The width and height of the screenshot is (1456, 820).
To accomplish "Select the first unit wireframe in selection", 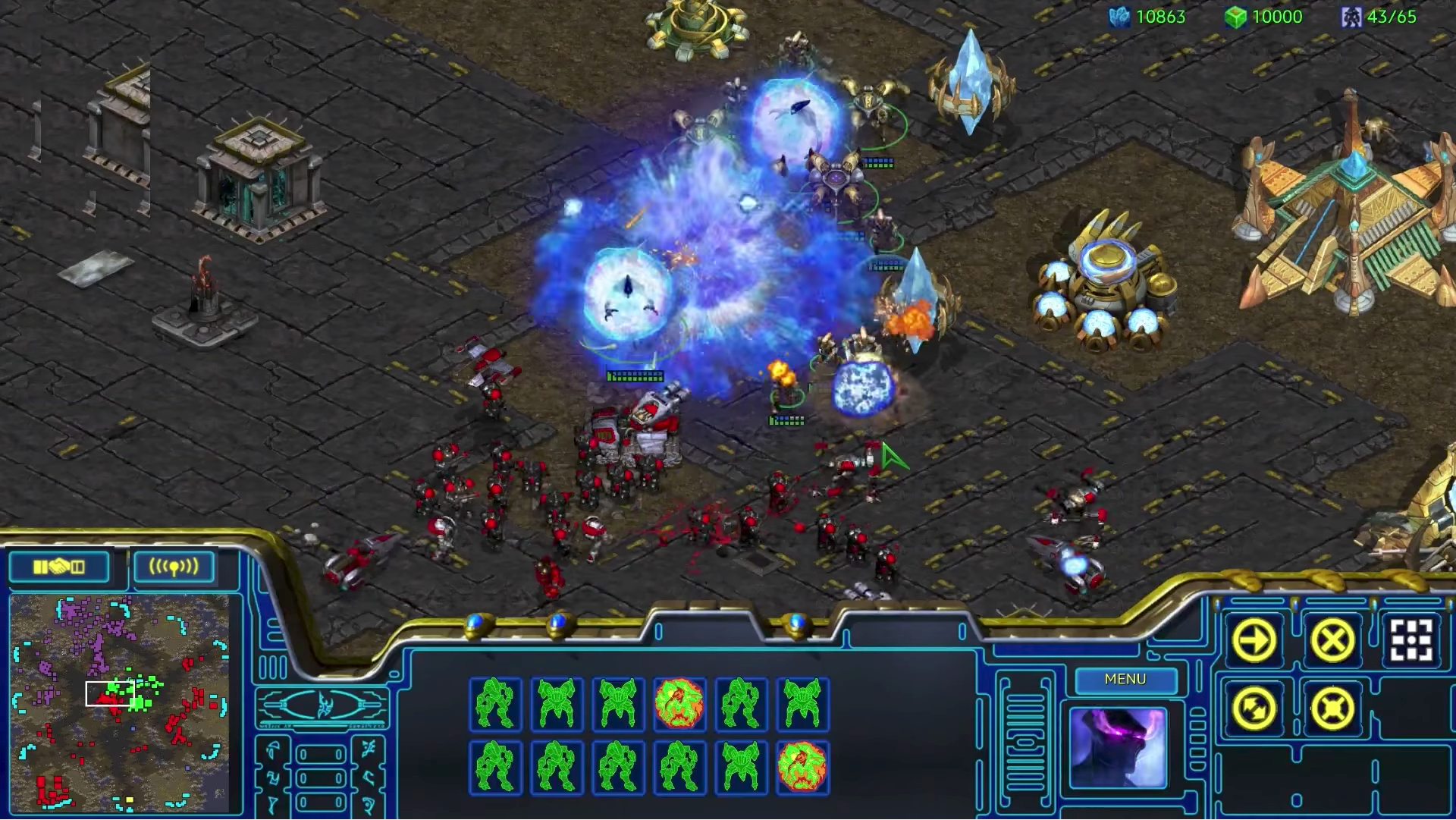I will tap(497, 704).
